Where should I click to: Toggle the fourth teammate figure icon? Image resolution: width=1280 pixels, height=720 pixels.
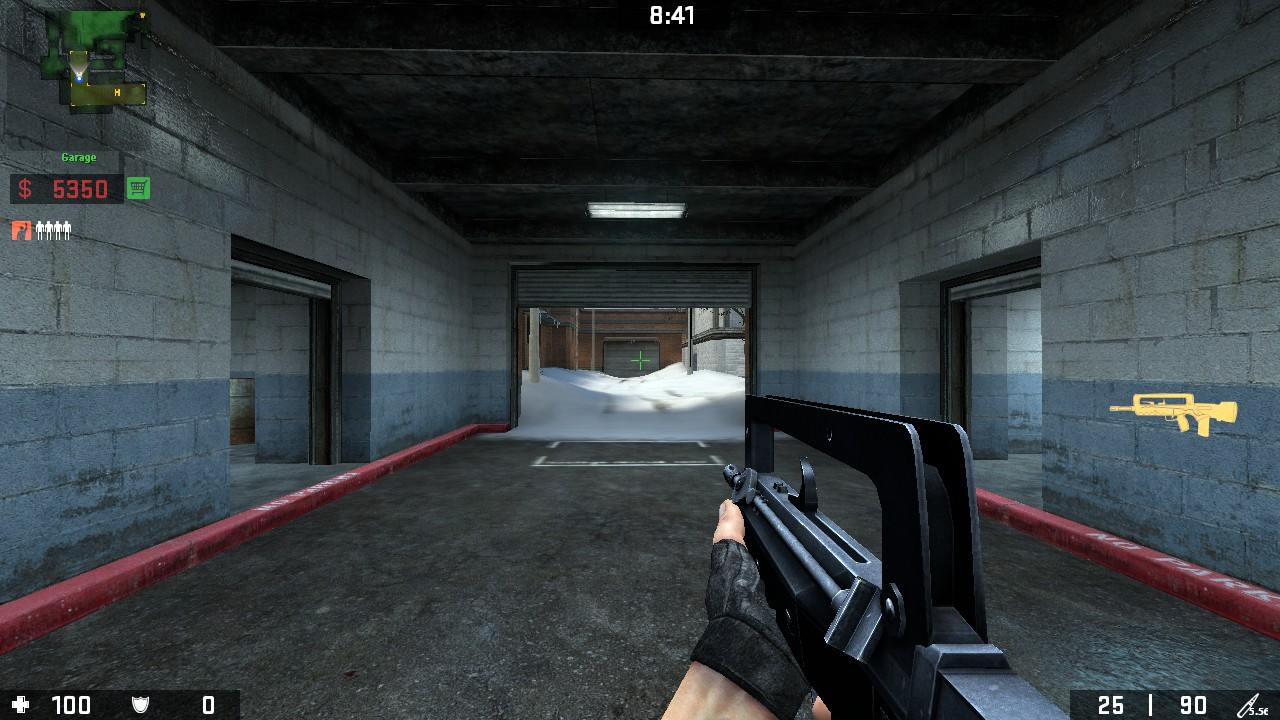point(67,230)
